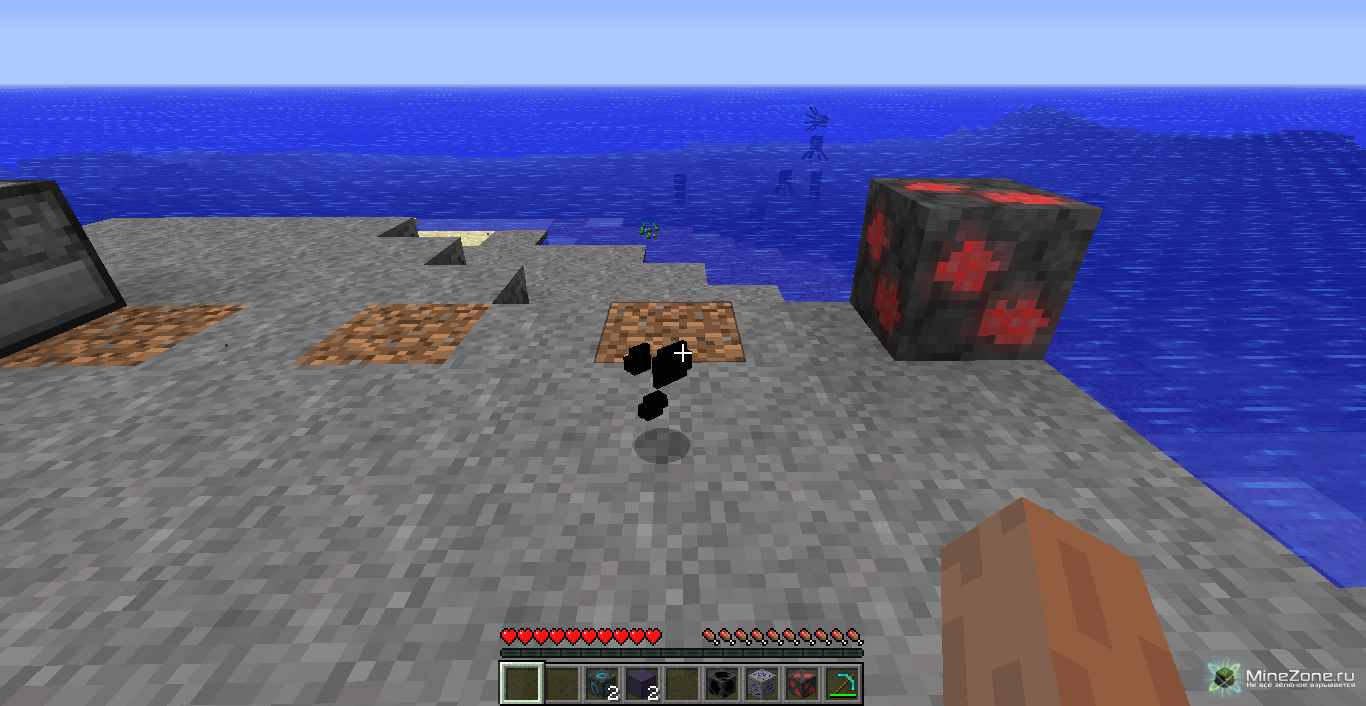This screenshot has height=706, width=1366.
Task: Select the diamond pickaxe hotbar slot
Action: click(x=842, y=684)
